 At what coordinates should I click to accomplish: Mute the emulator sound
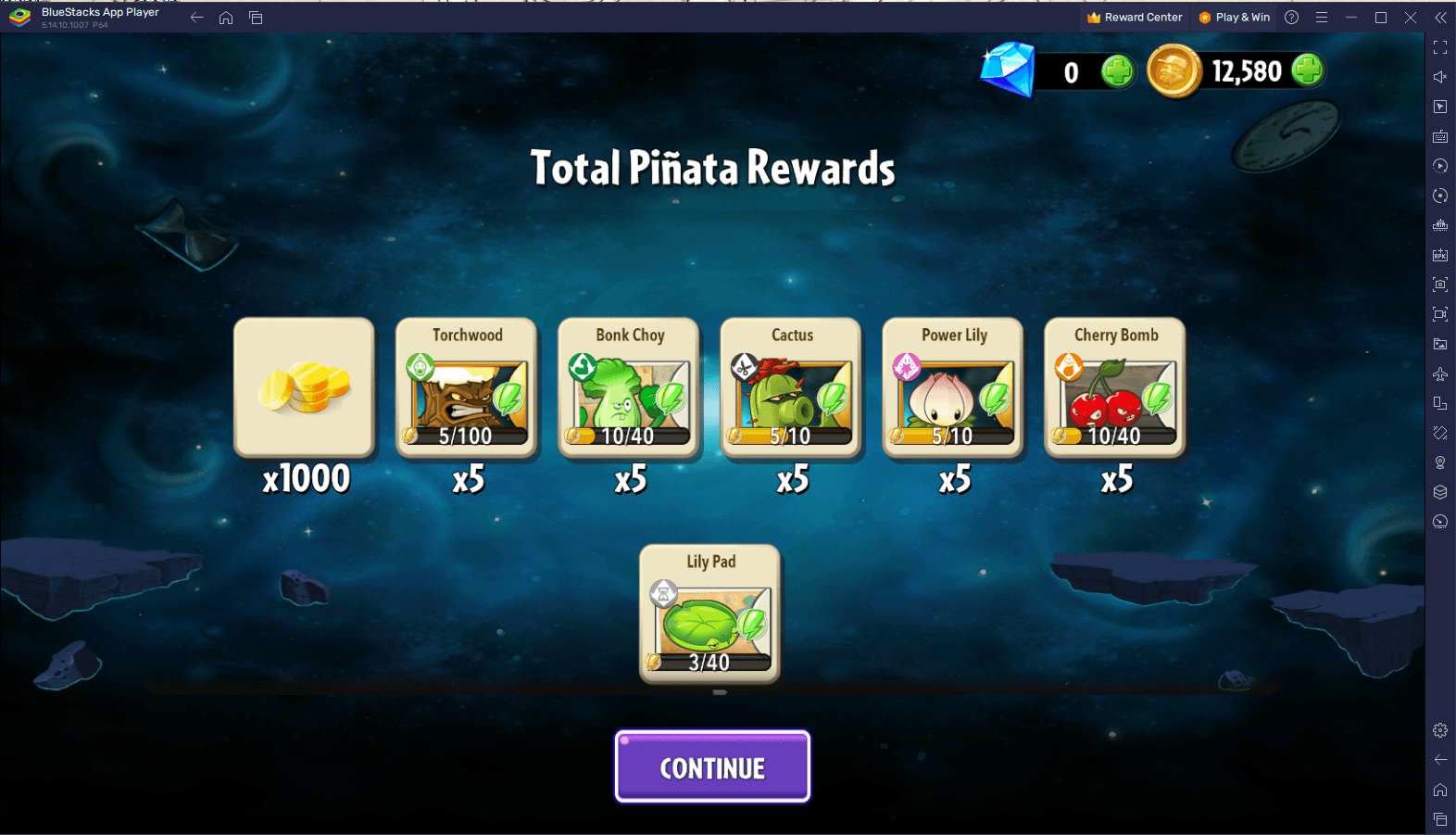coord(1440,77)
